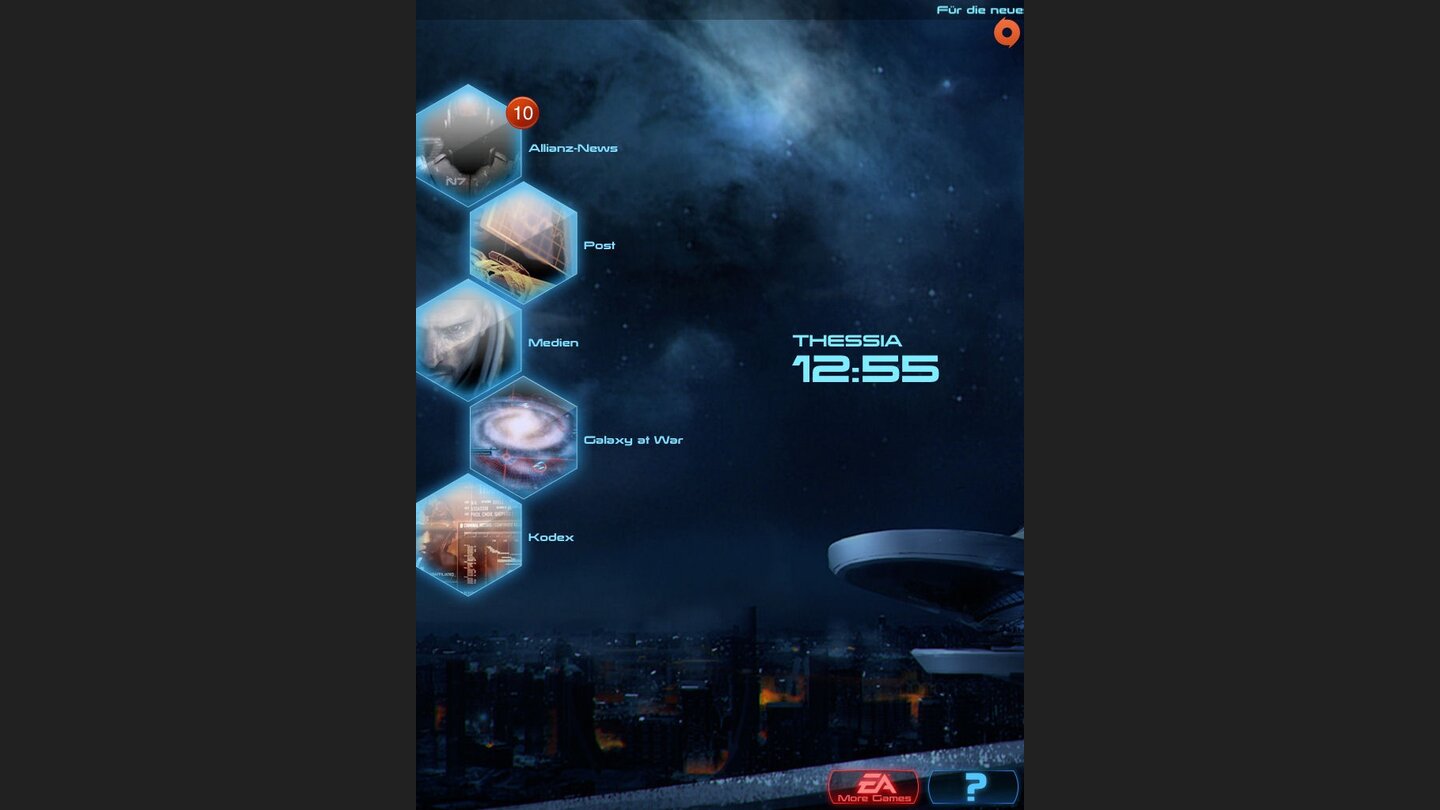Open the Medien hexagon icon
The width and height of the screenshot is (1440, 810).
470,342
